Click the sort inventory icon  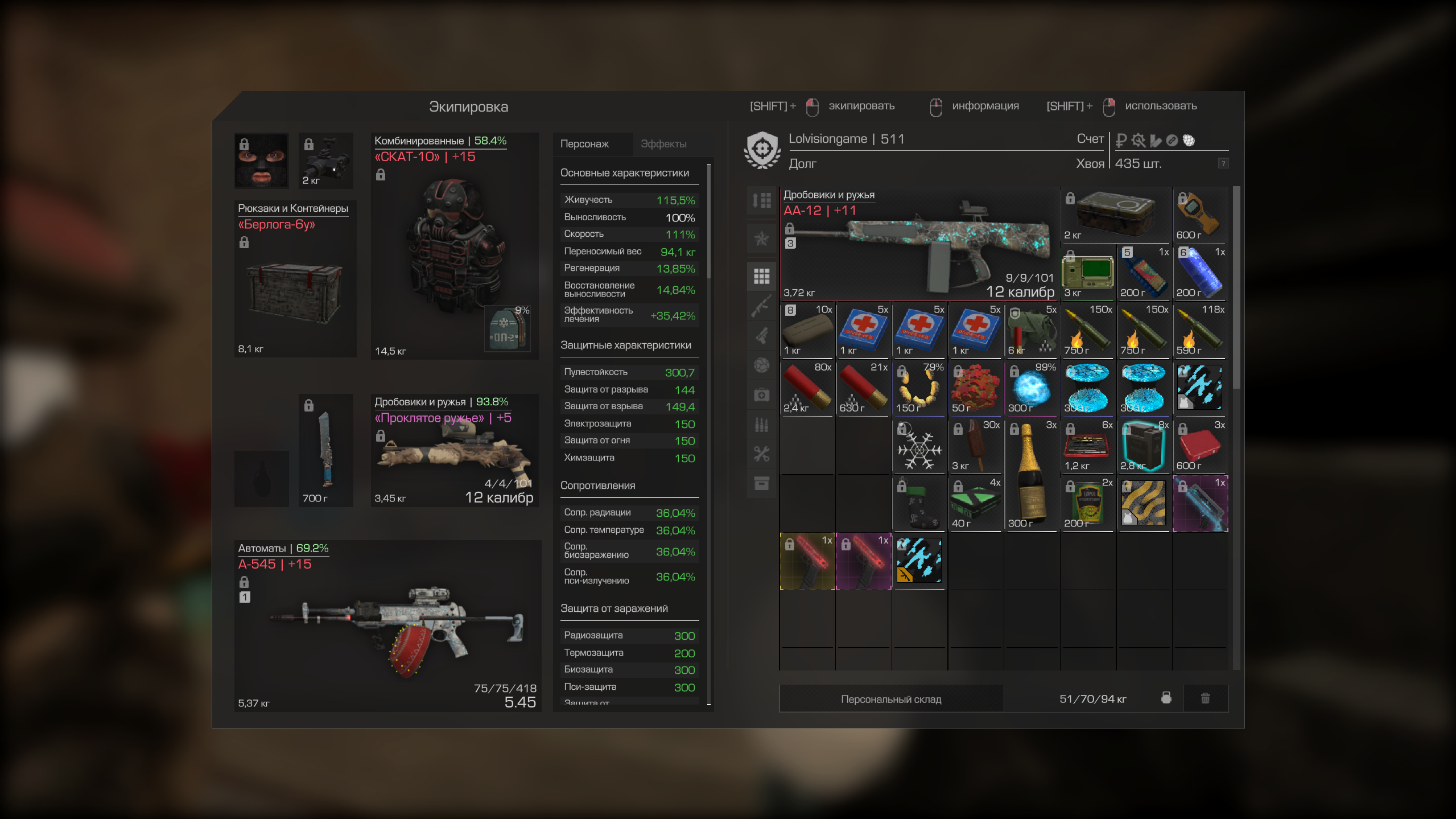(761, 200)
